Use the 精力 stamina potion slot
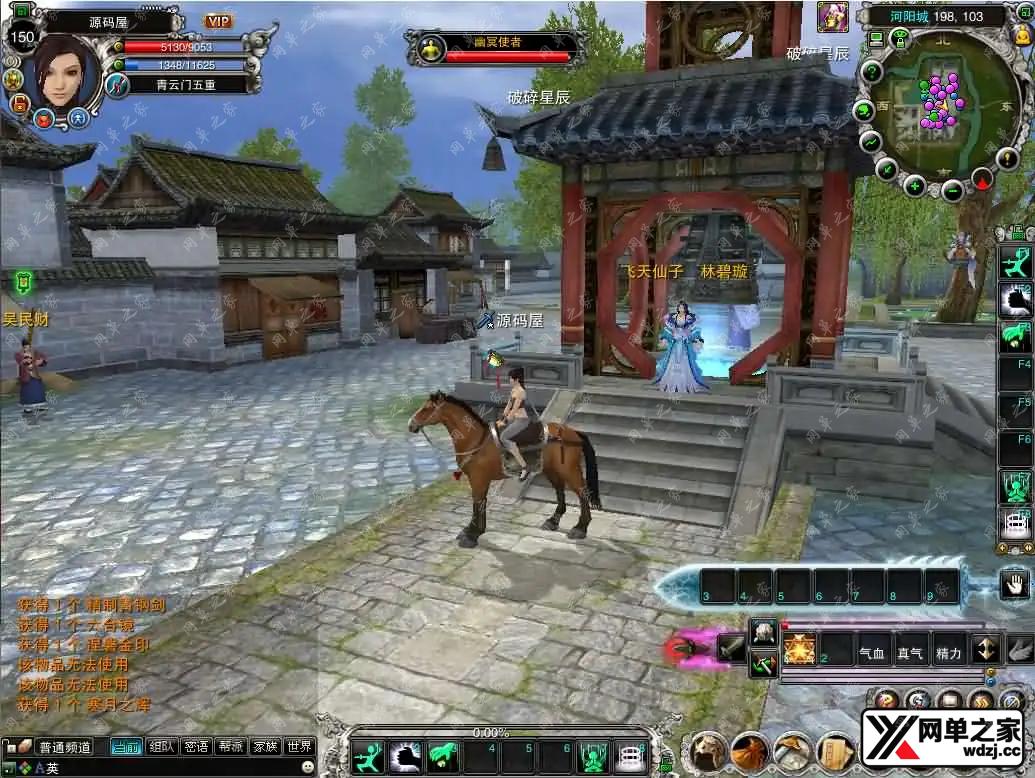The image size is (1035, 778). pyautogui.click(x=948, y=653)
